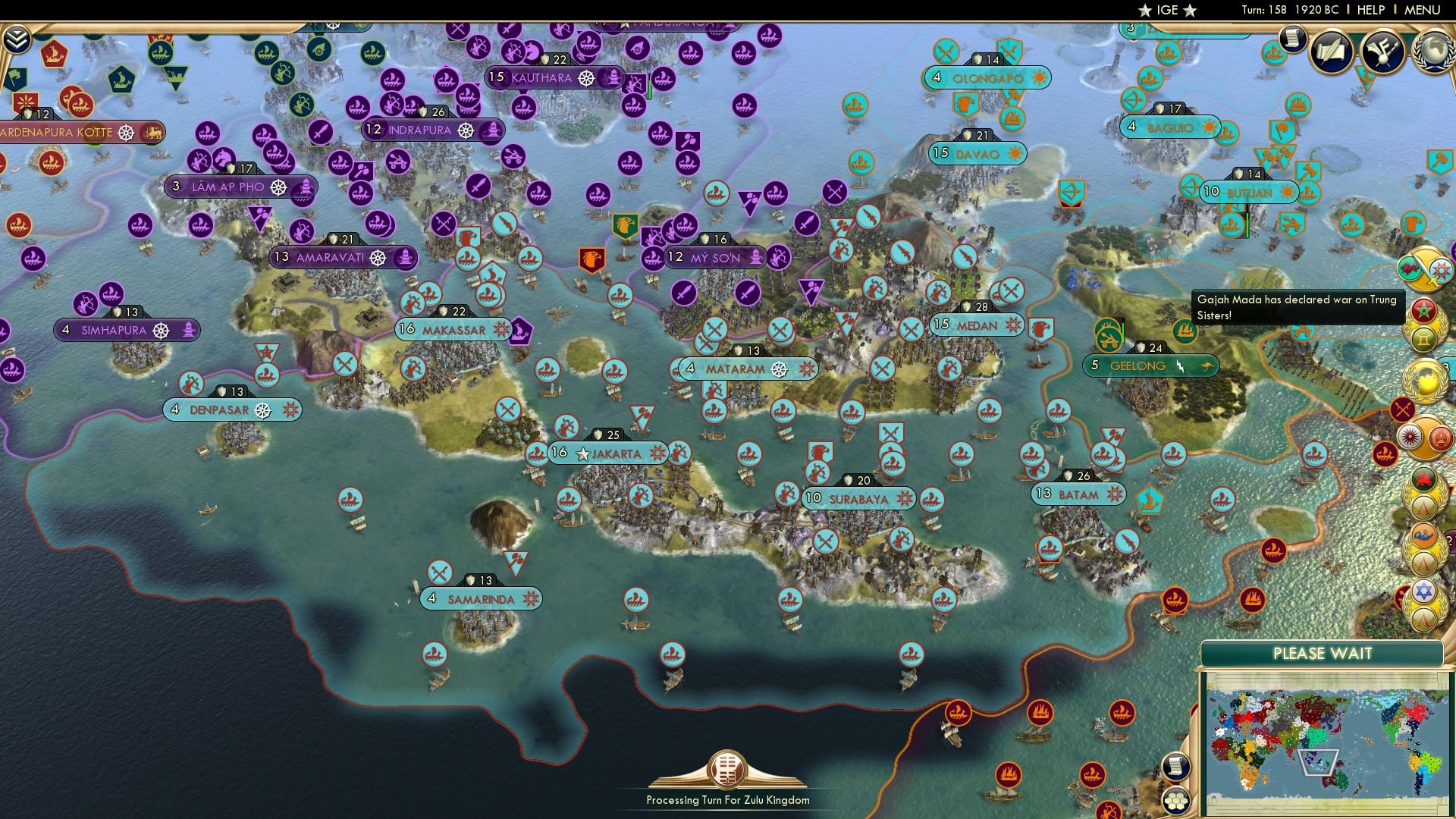Screen dimensions: 1456x819
Task: Click the orange anchor trade notification icon
Action: pos(1423,535)
